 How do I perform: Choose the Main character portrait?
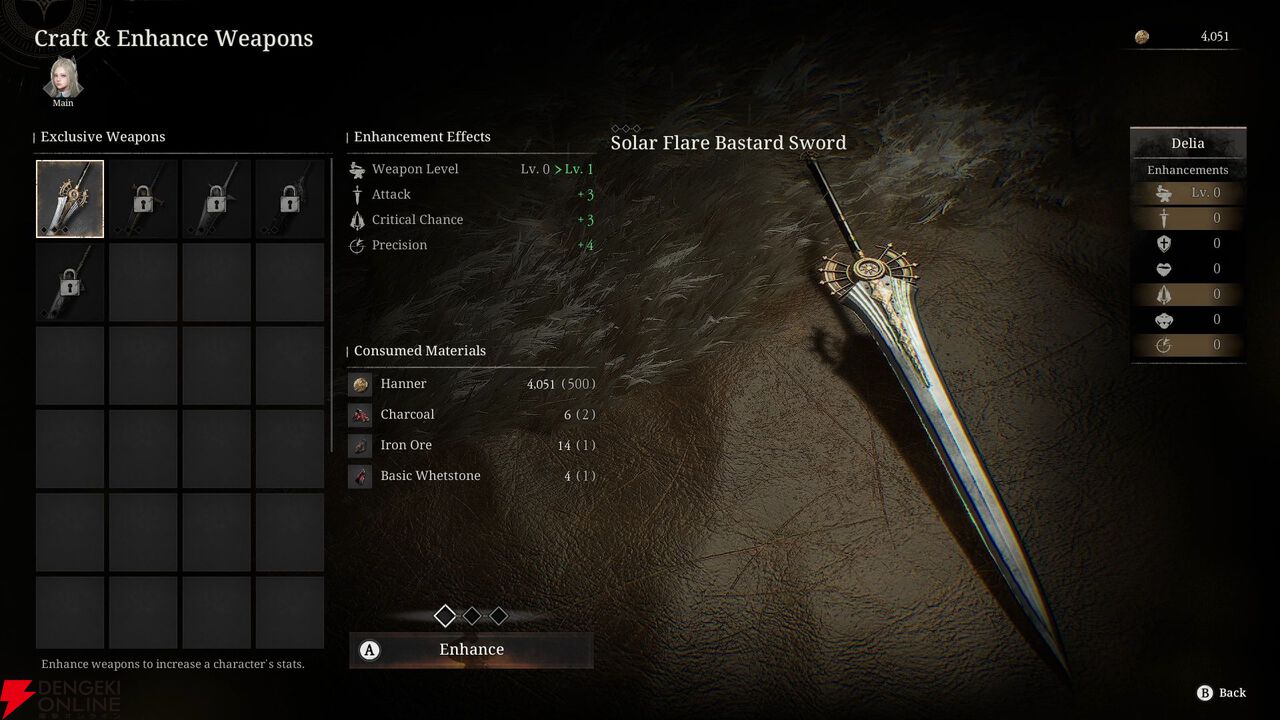[63, 79]
